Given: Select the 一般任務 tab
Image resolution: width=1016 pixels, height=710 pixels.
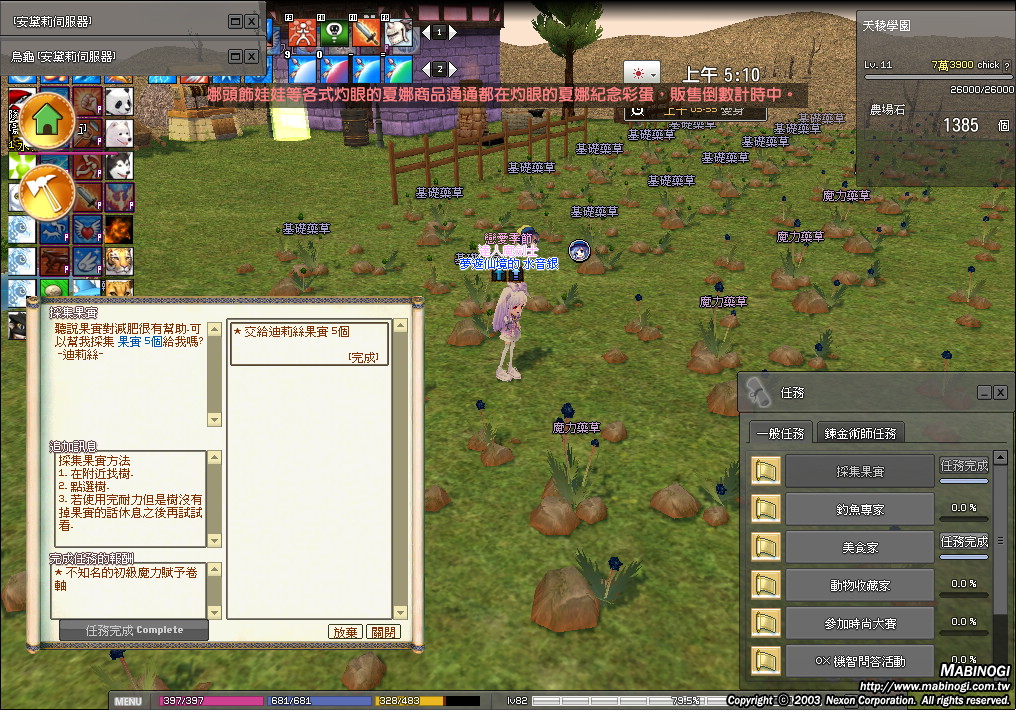Looking at the screenshot, I should [780, 433].
